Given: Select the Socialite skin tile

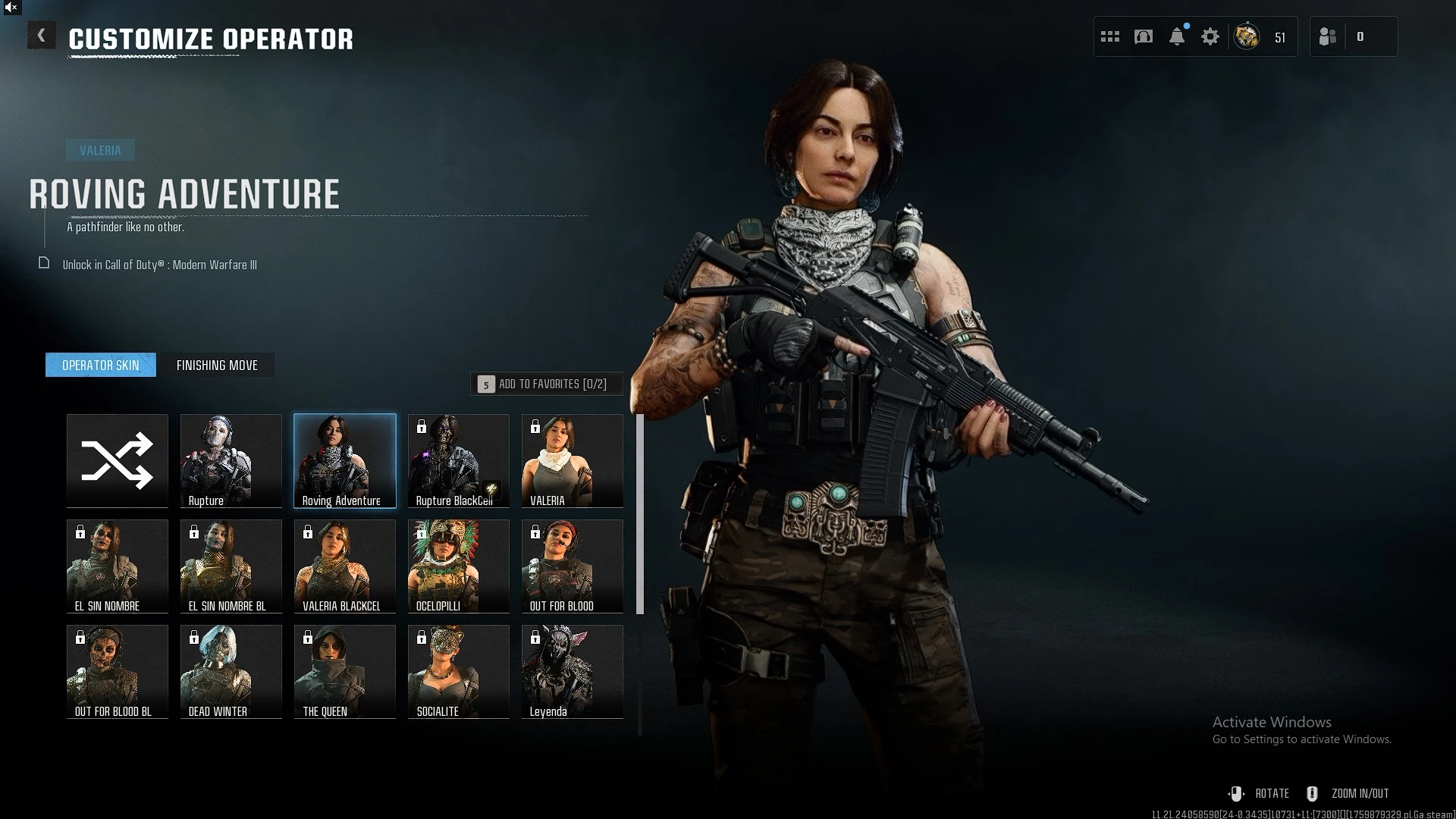Looking at the screenshot, I should (x=459, y=671).
